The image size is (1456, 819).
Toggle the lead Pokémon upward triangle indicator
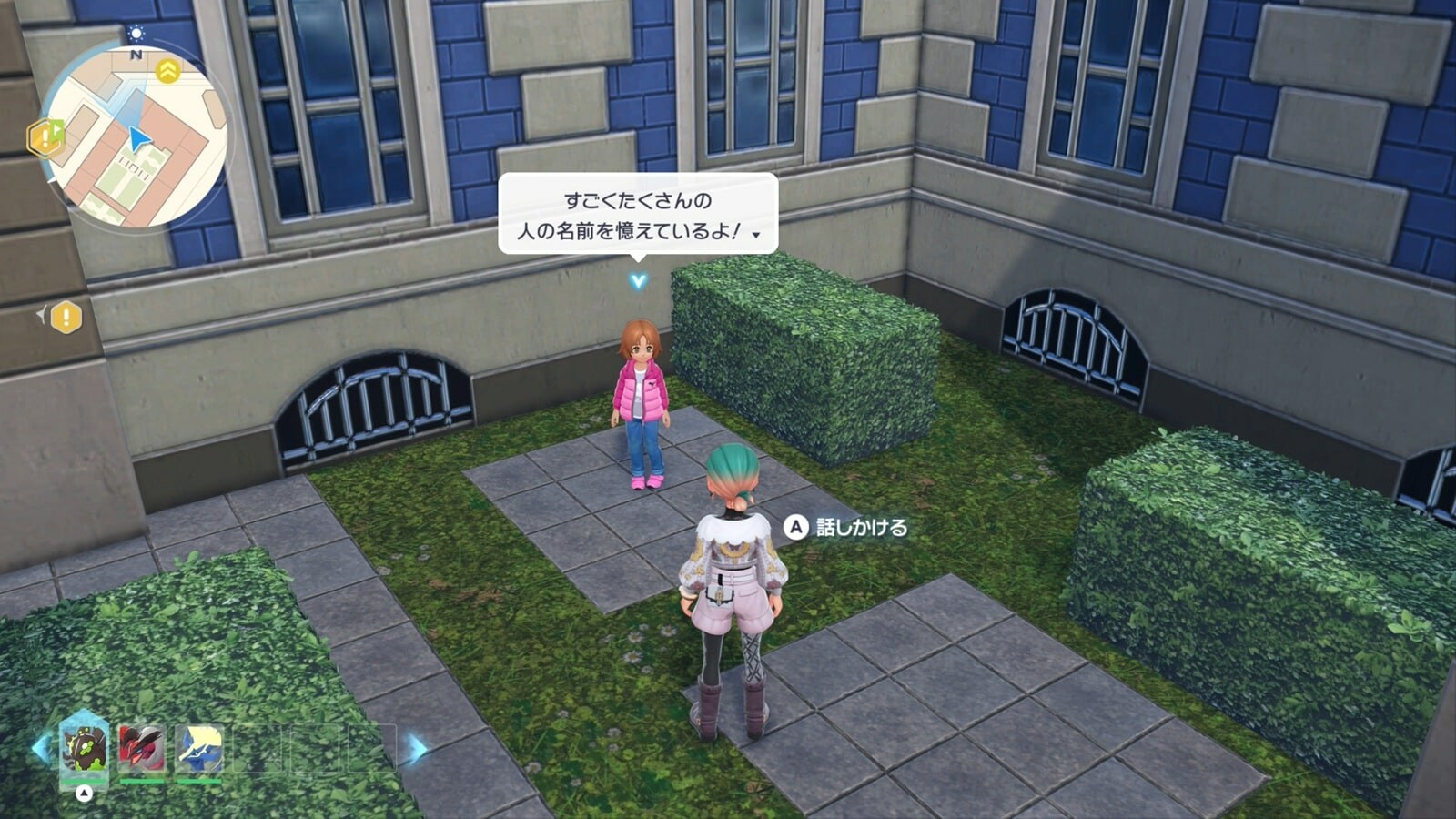click(x=83, y=793)
